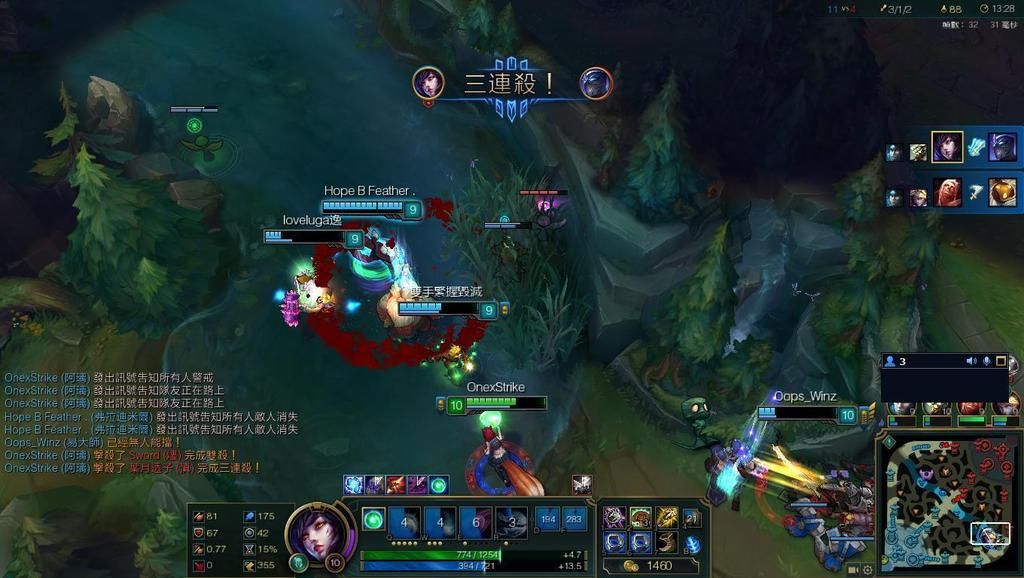1024x578 pixels.
Task: Use the blue trinket ward item
Action: click(692, 544)
